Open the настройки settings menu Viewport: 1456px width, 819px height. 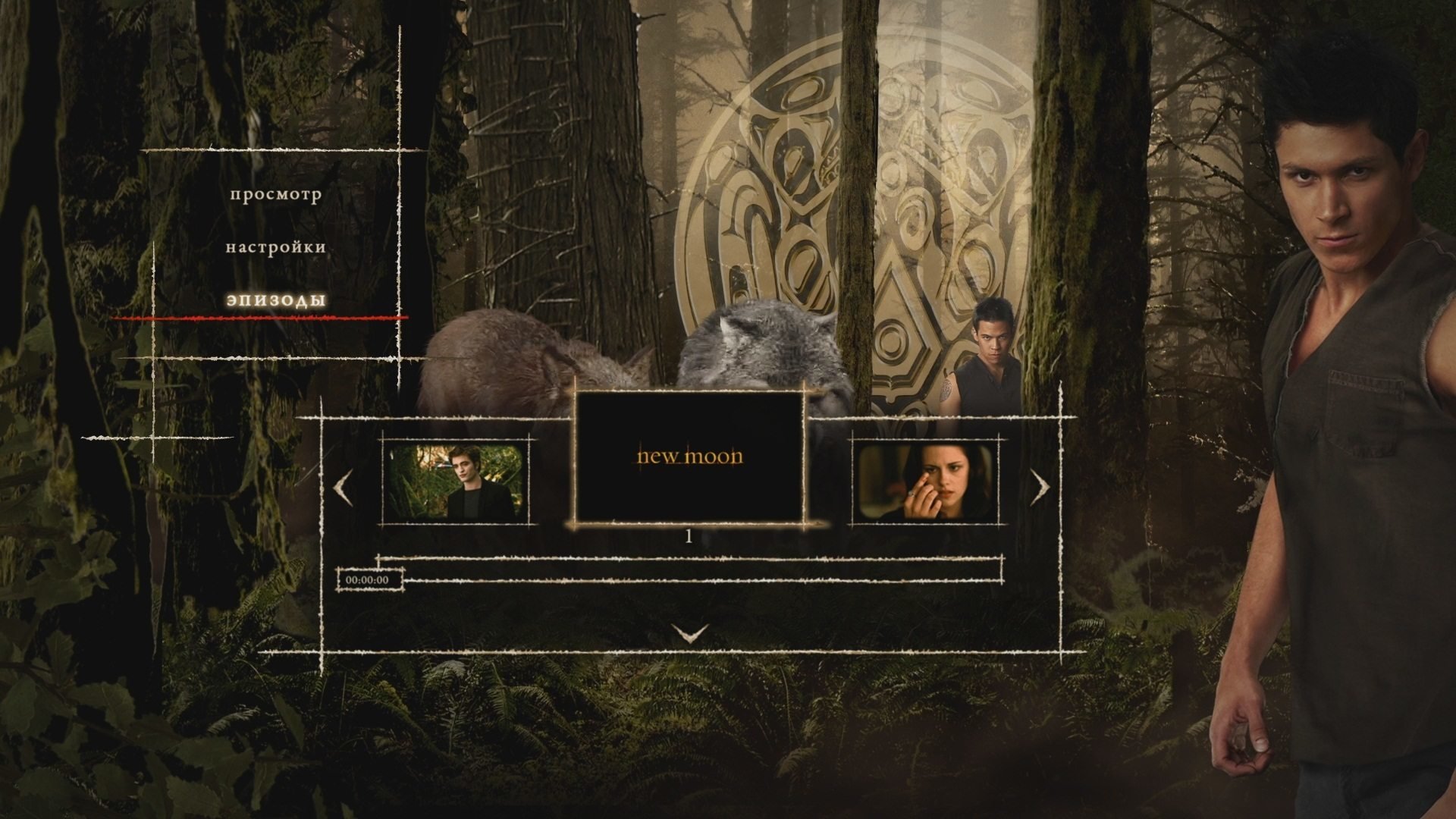pyautogui.click(x=276, y=247)
